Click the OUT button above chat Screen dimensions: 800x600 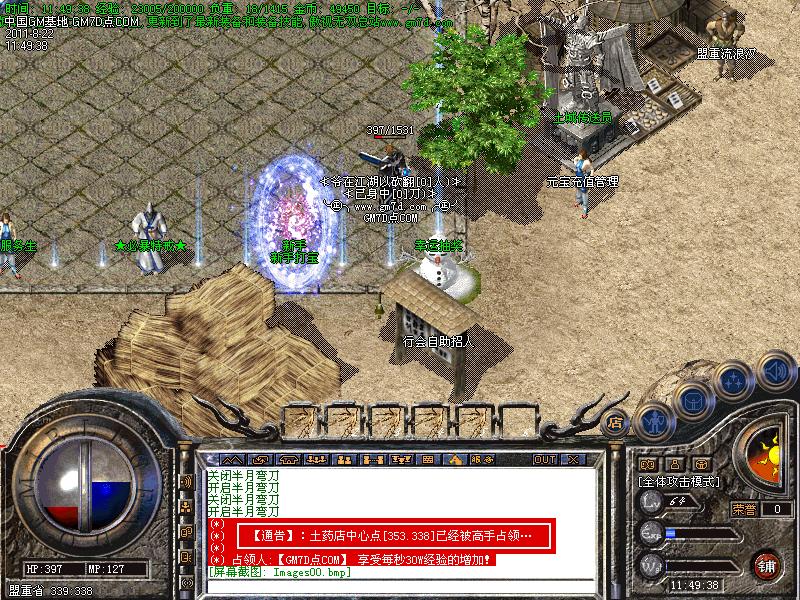pos(544,459)
